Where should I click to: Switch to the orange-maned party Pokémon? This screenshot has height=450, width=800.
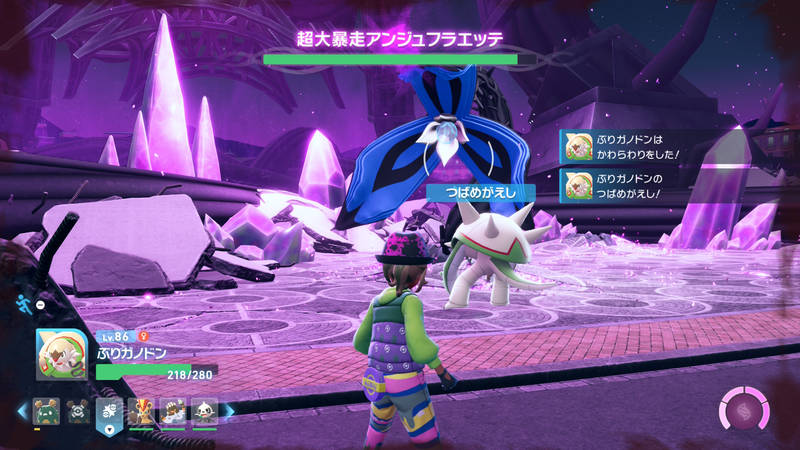coord(141,411)
